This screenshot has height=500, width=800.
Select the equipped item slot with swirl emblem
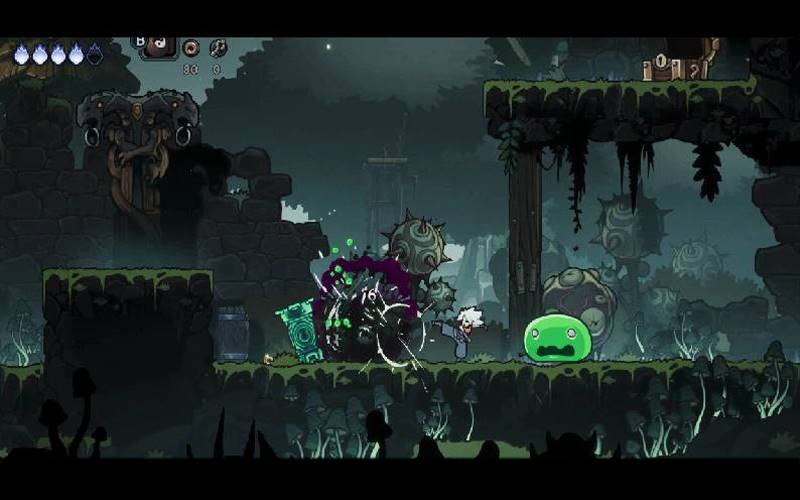159,46
